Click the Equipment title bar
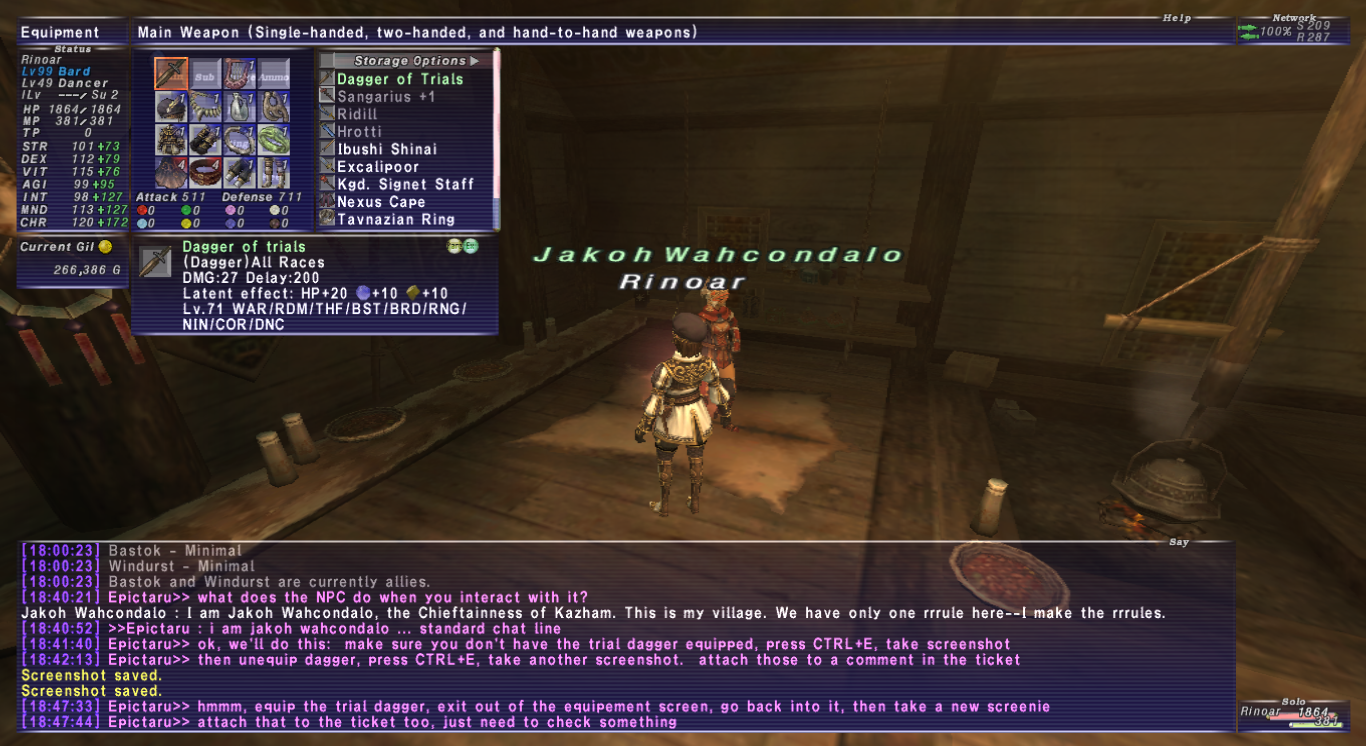 [60, 31]
